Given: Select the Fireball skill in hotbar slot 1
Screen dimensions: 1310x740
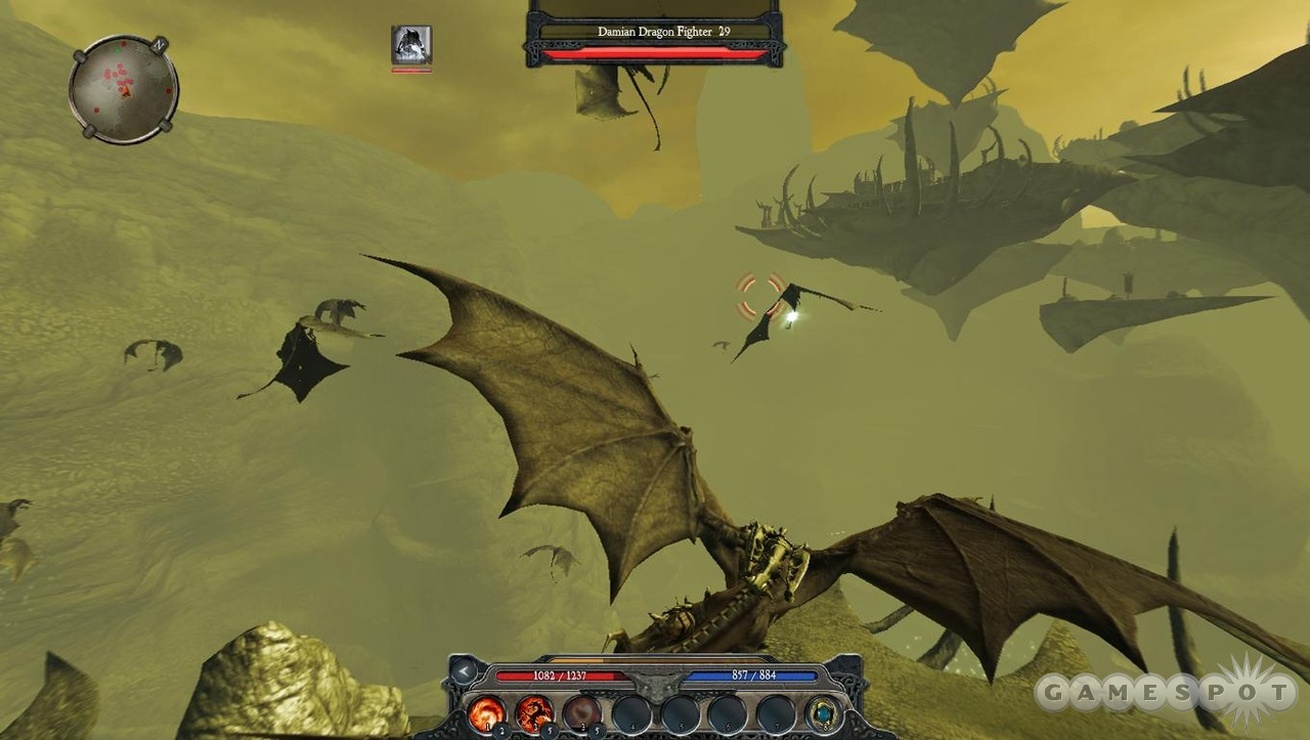Looking at the screenshot, I should tap(487, 710).
